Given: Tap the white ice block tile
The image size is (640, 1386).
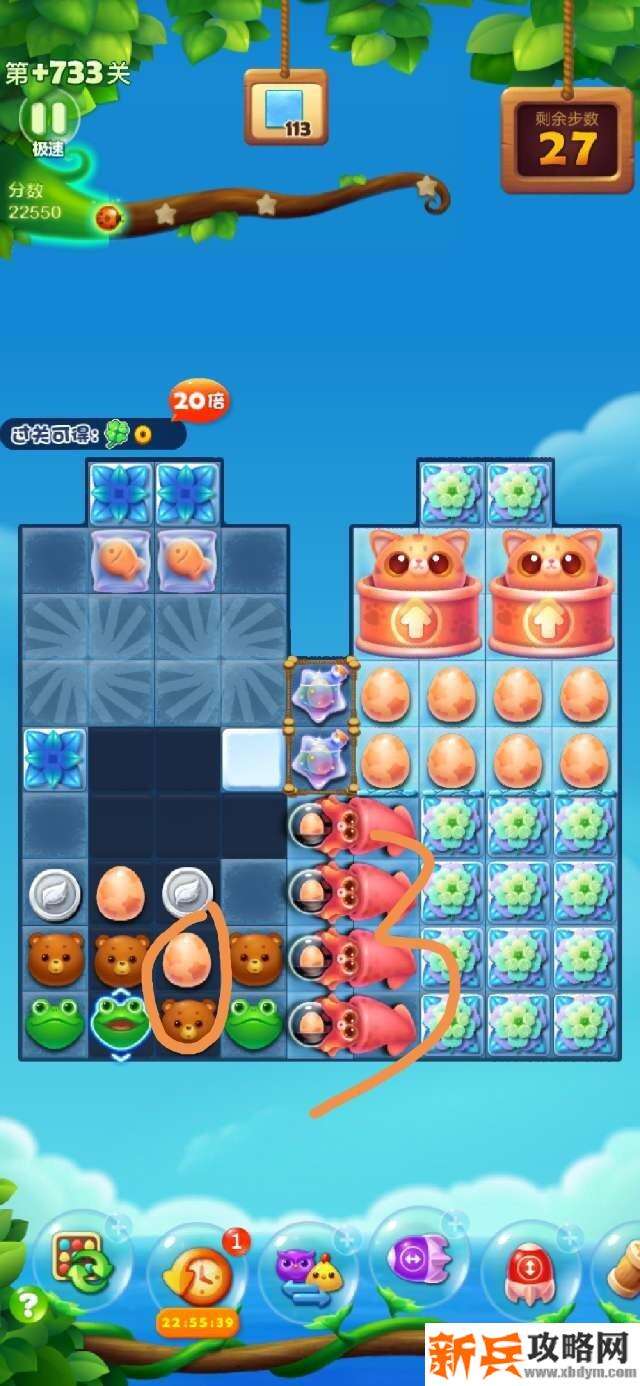Looking at the screenshot, I should coord(253,760).
